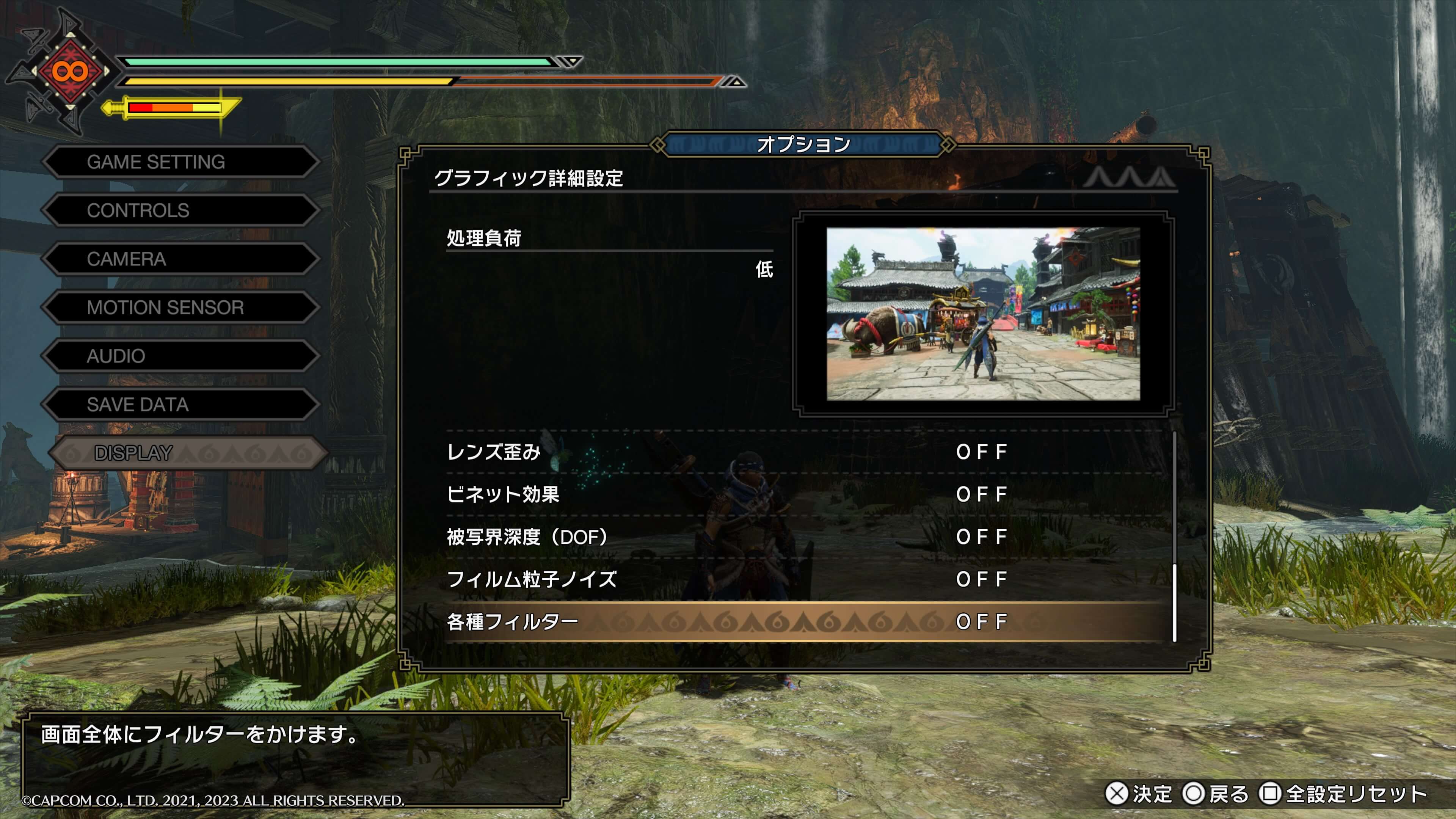Choose the CAMERA settings entry
The height and width of the screenshot is (819, 1456).
180,259
